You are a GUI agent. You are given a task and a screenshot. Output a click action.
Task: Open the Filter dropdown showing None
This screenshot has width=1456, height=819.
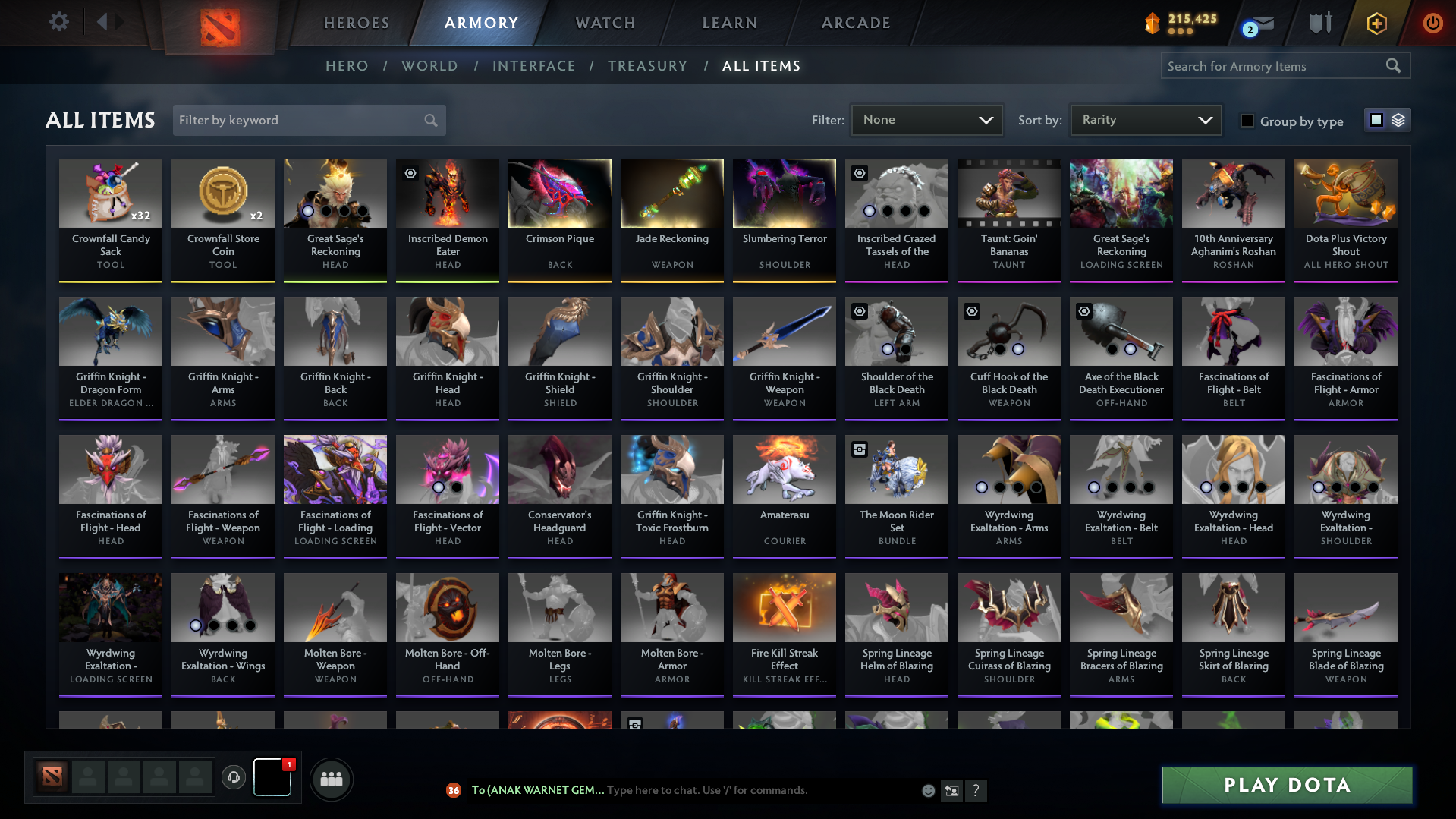coord(926,120)
